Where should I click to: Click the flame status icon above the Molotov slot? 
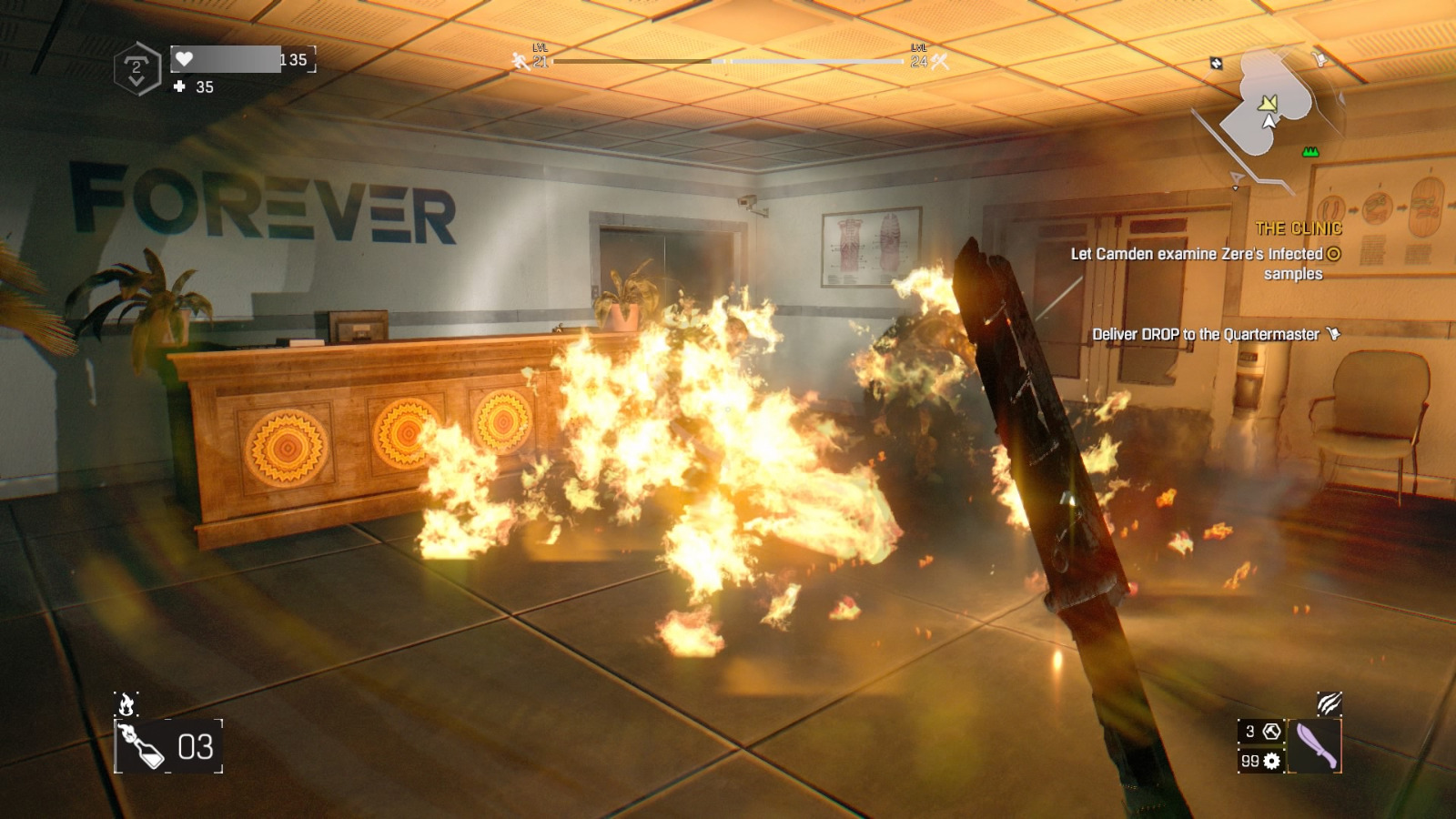(125, 702)
